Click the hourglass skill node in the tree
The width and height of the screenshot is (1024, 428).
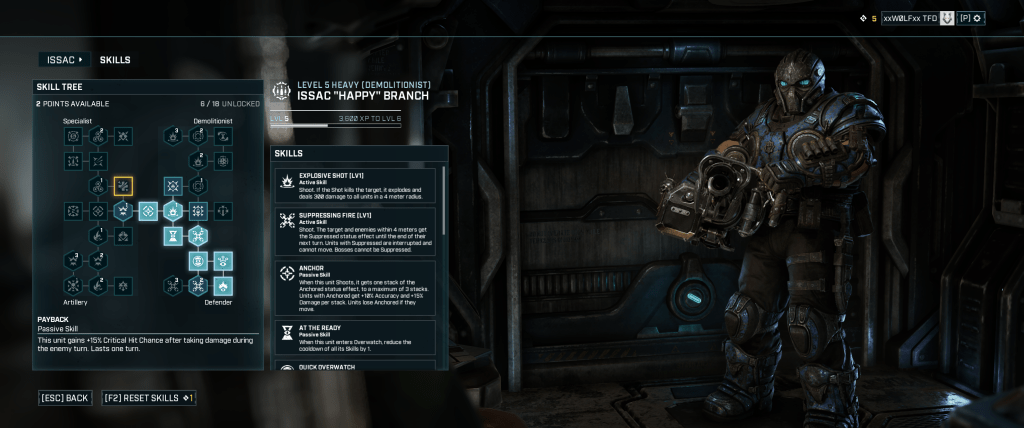(x=173, y=236)
